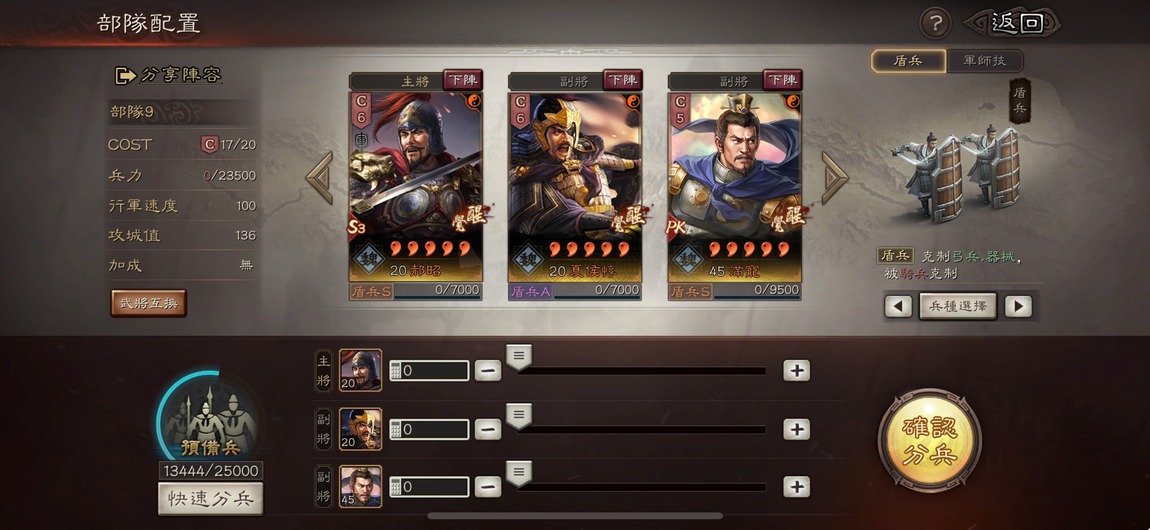1150x530 pixels.
Task: Use 快速分兵 quick troop allocation
Action: (x=210, y=499)
